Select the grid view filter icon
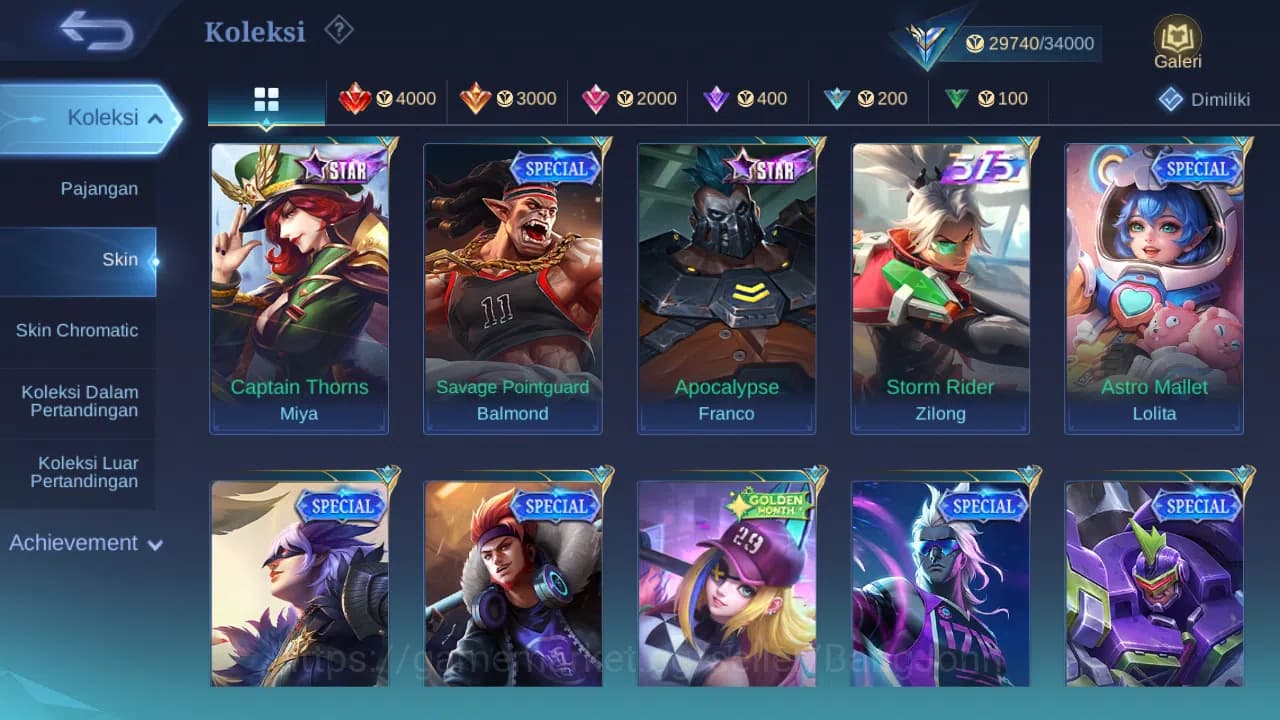This screenshot has width=1280, height=720. (265, 99)
